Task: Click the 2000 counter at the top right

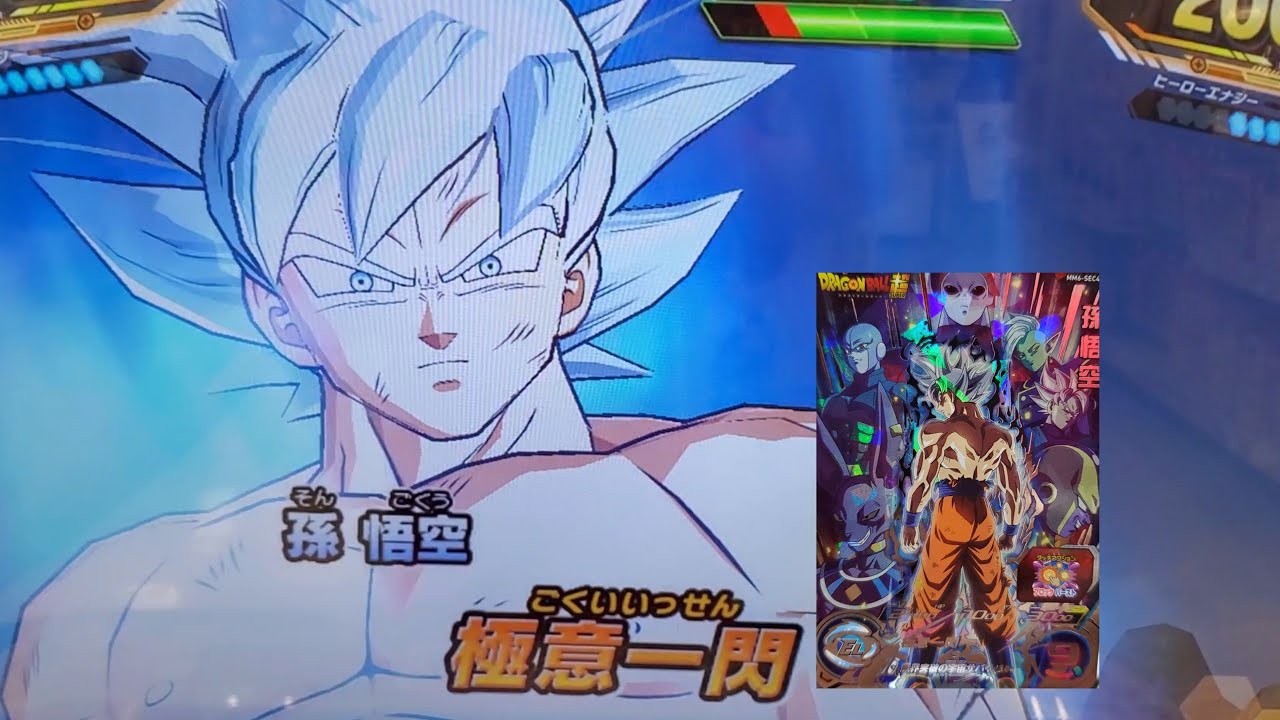Action: [1230, 14]
